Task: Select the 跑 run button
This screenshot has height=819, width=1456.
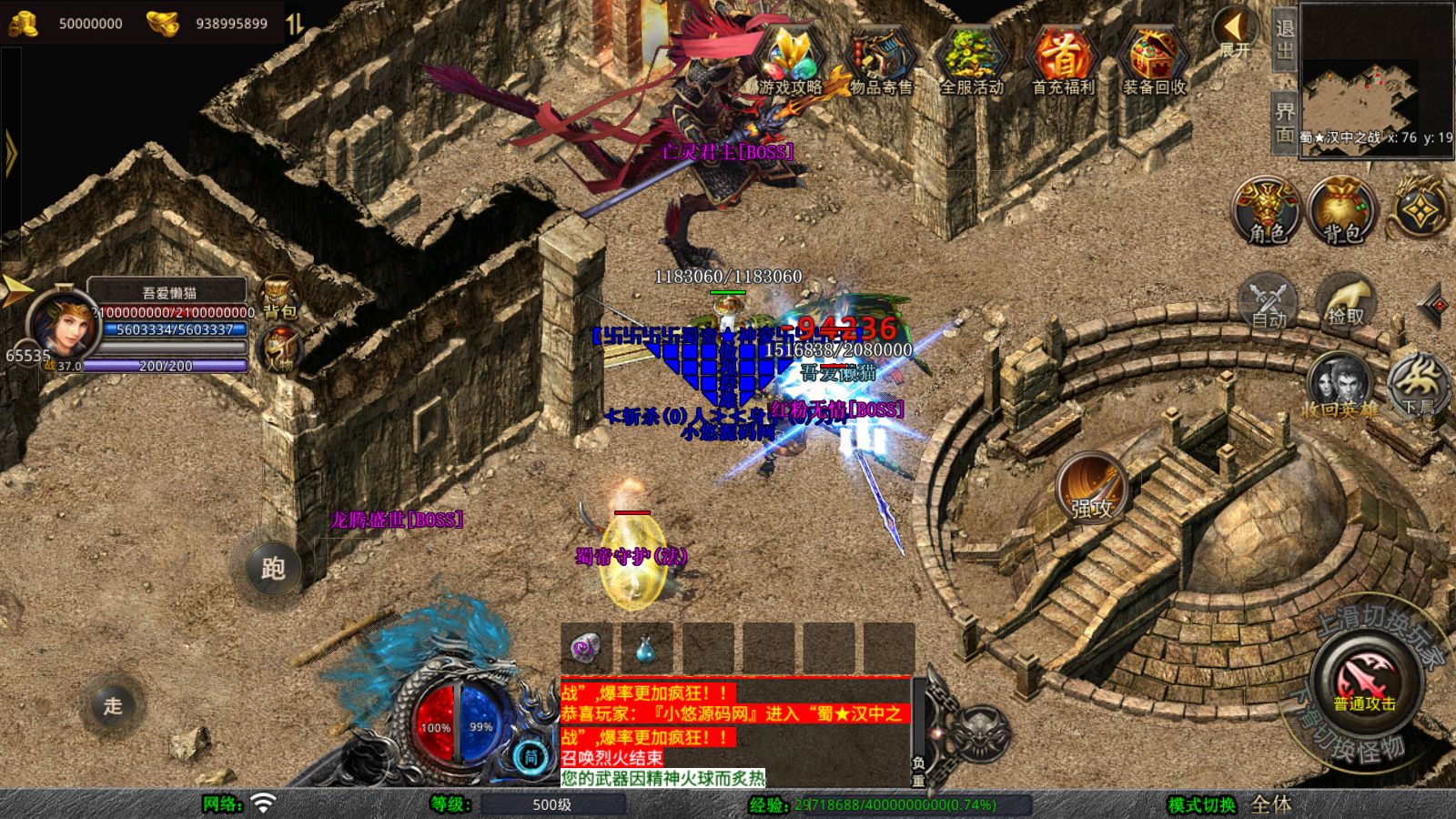Action: tap(273, 568)
